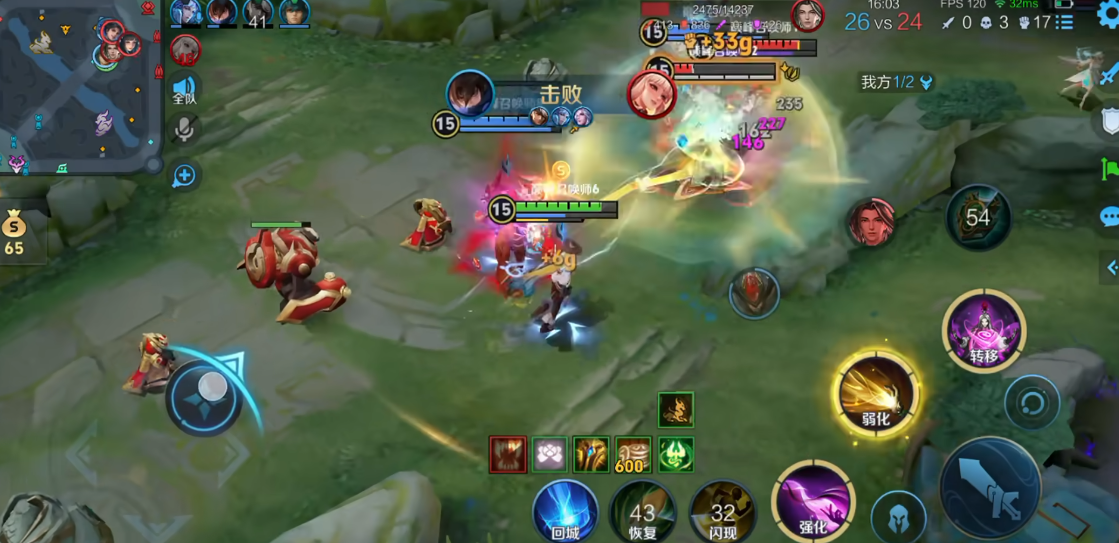Activate the 转移 ultimate skill

point(983,330)
